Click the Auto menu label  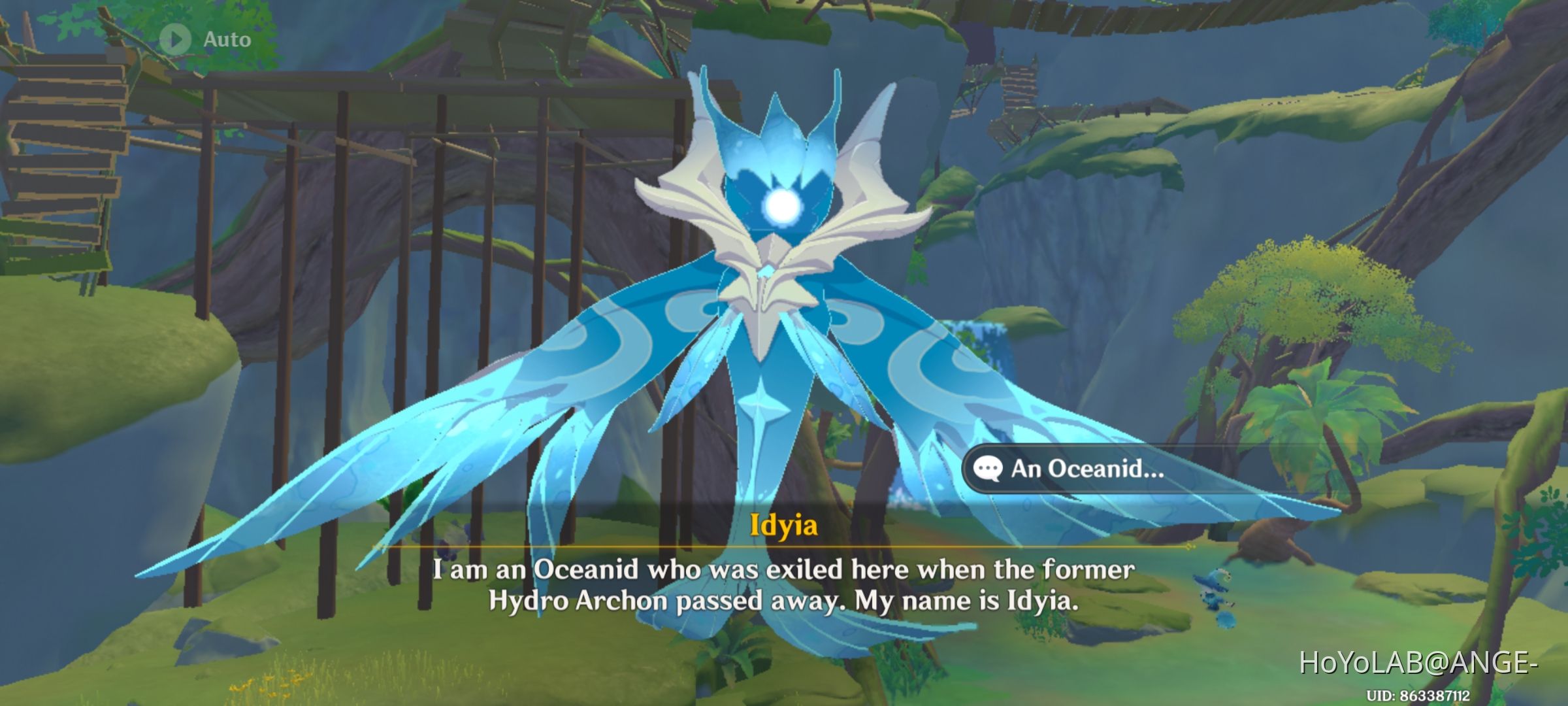(x=226, y=41)
